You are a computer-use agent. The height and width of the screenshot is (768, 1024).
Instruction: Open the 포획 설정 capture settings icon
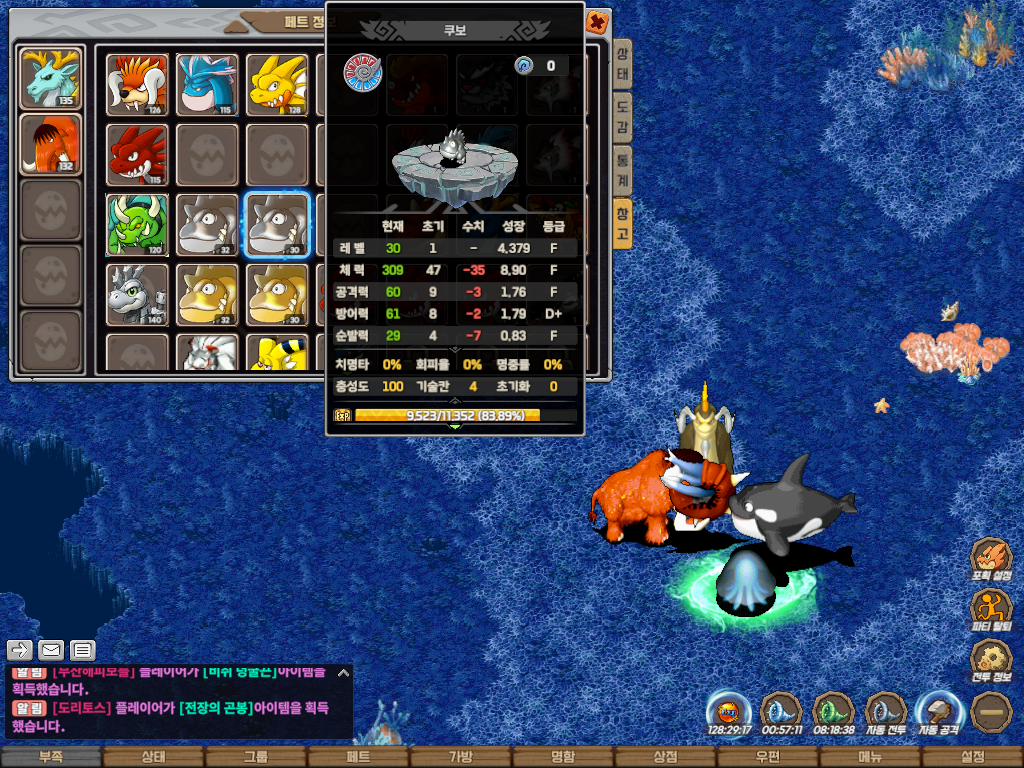tap(992, 562)
